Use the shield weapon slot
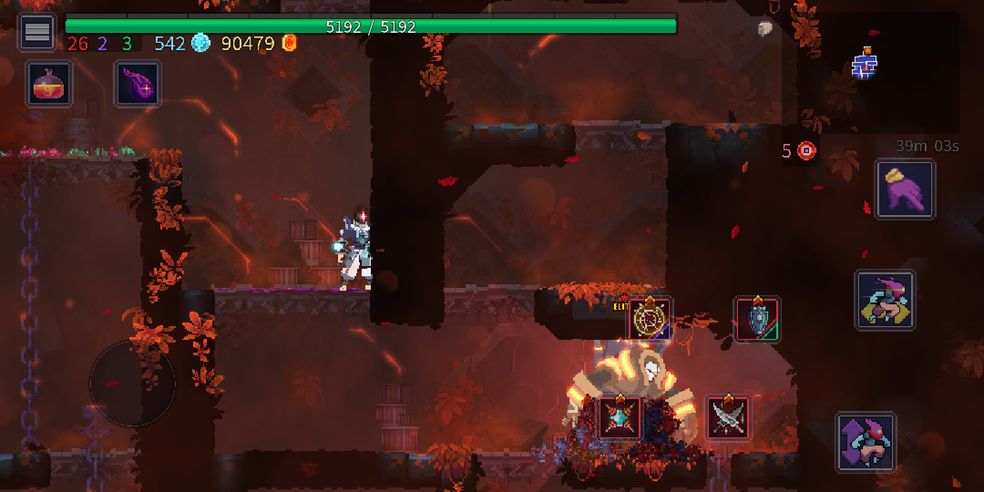Image resolution: width=984 pixels, height=492 pixels. (x=757, y=319)
